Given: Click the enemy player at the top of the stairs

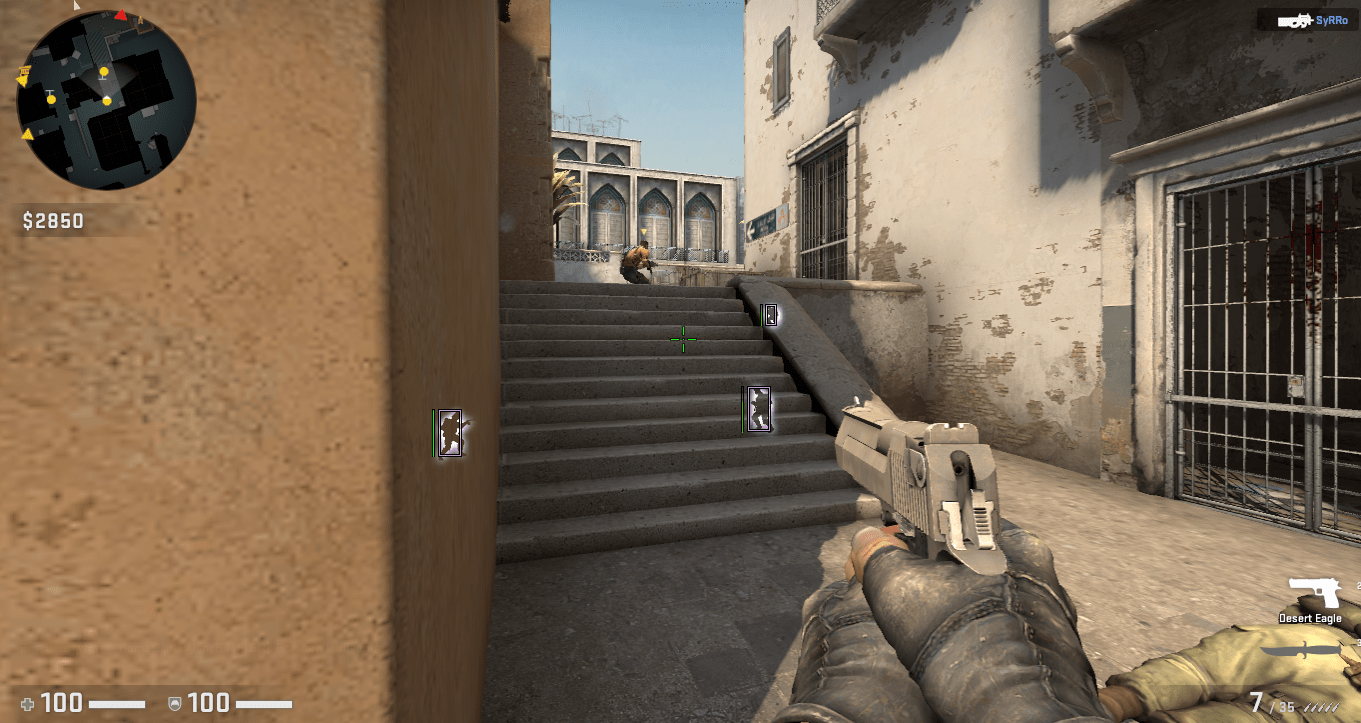Looking at the screenshot, I should coord(637,262).
